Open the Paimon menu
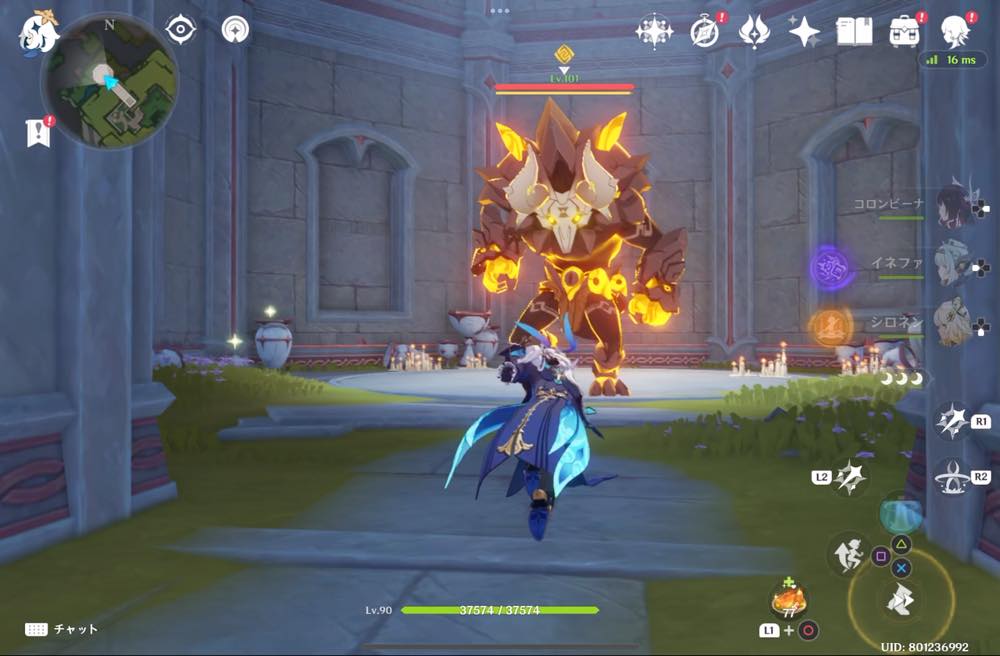 tap(39, 32)
